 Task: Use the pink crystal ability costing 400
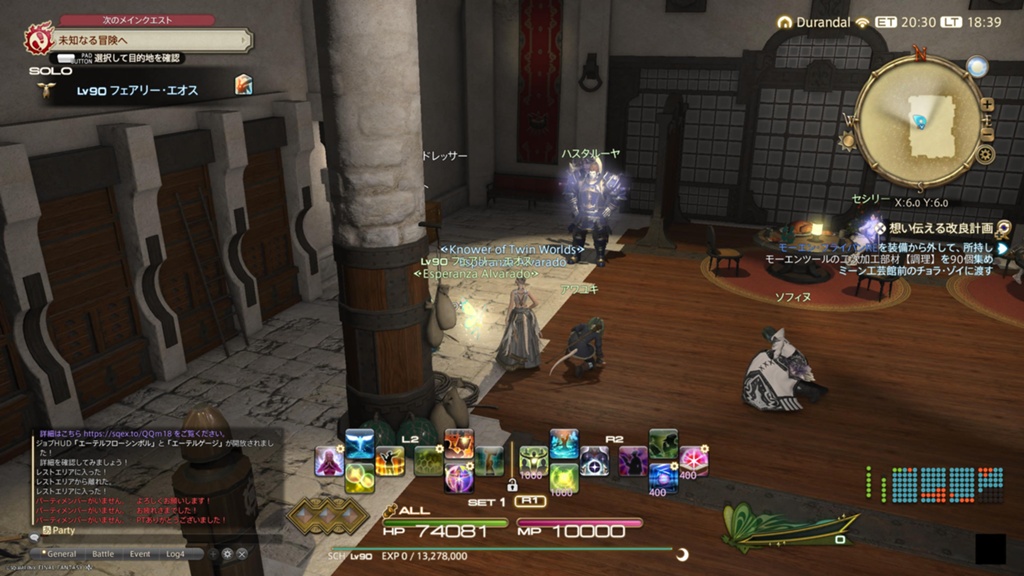click(x=693, y=461)
